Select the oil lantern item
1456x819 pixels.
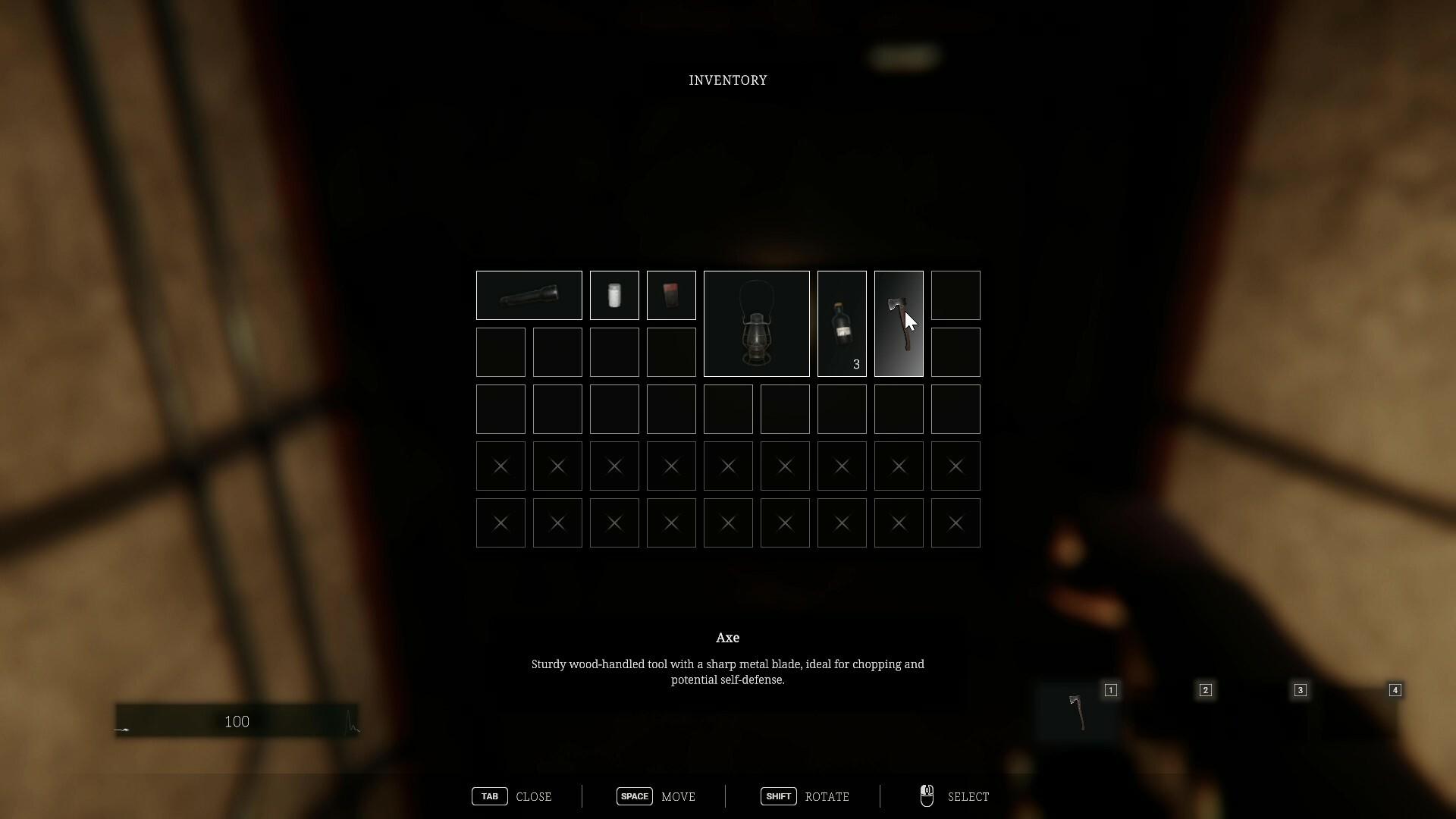756,323
